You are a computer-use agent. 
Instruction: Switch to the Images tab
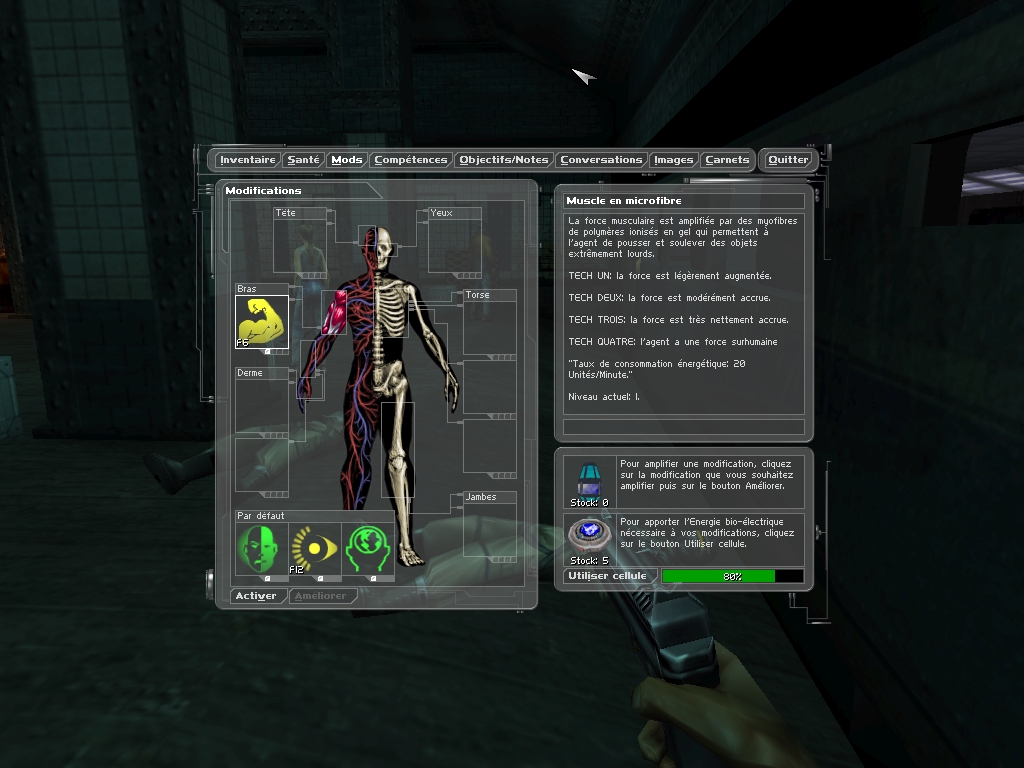point(673,160)
